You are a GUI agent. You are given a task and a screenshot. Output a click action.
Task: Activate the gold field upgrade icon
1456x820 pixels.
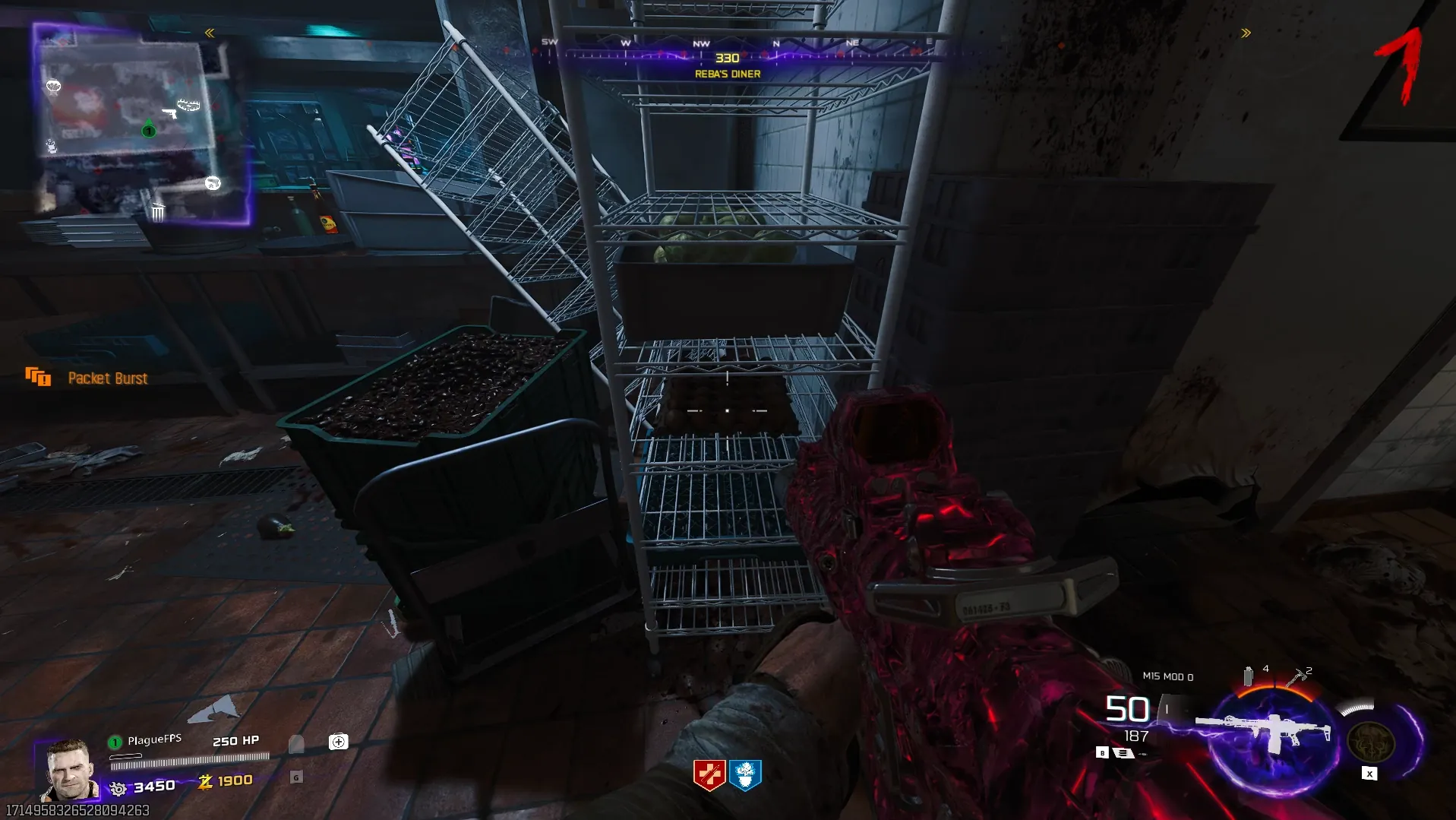(x=1369, y=742)
